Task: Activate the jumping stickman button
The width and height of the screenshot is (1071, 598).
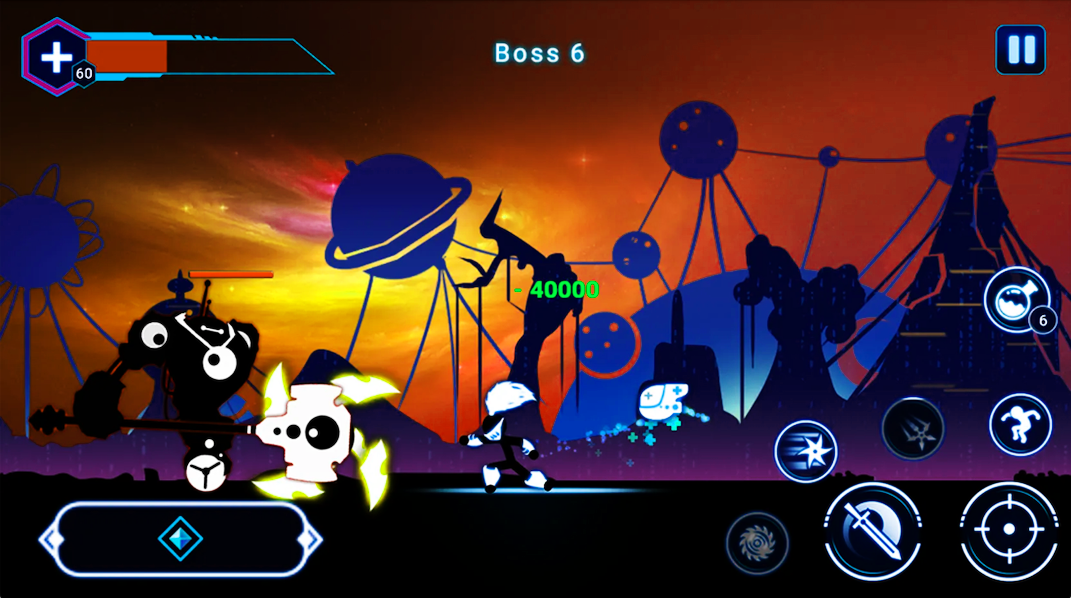Action: pyautogui.click(x=1020, y=424)
